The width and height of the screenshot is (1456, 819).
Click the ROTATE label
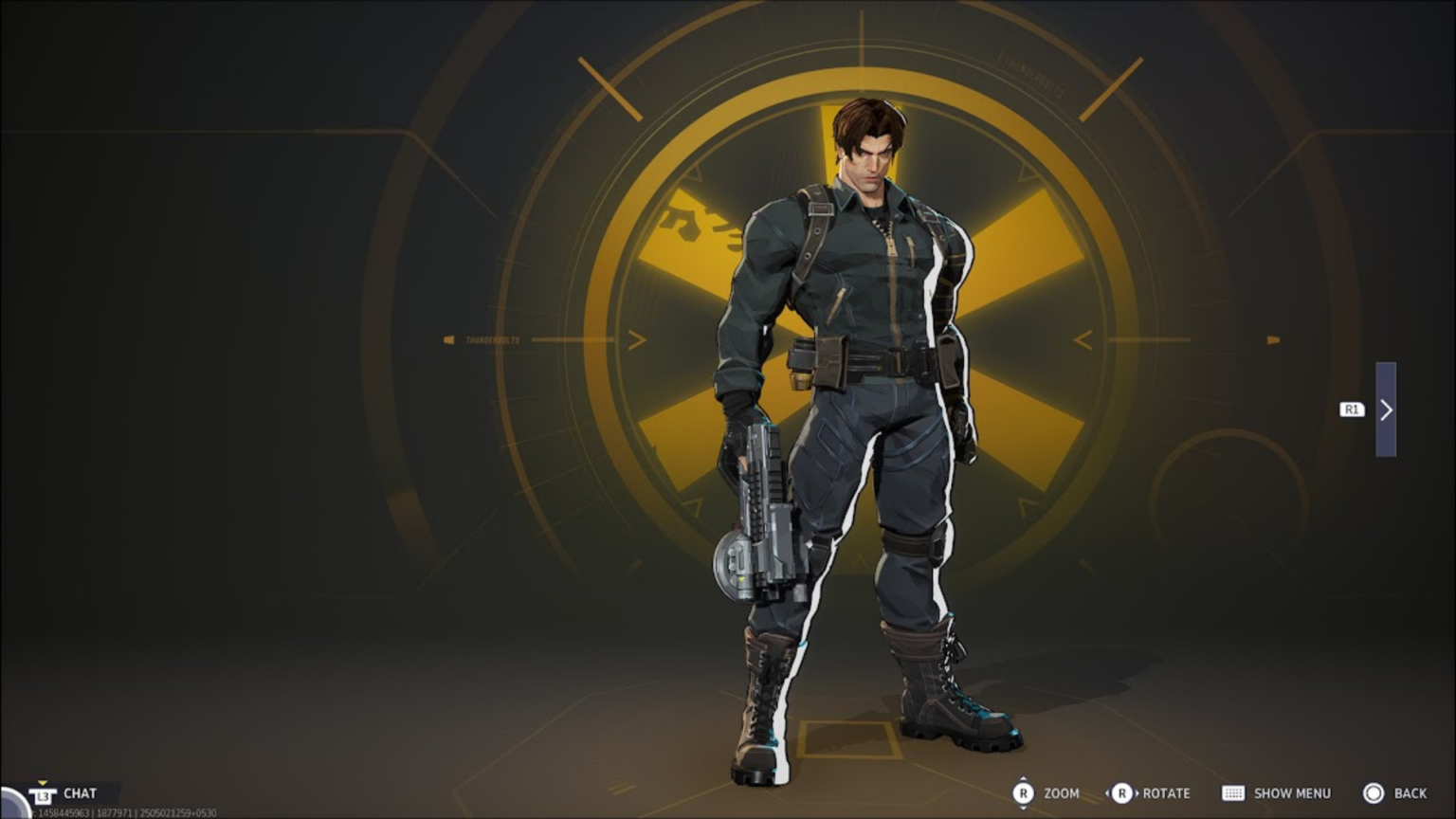tap(1166, 793)
